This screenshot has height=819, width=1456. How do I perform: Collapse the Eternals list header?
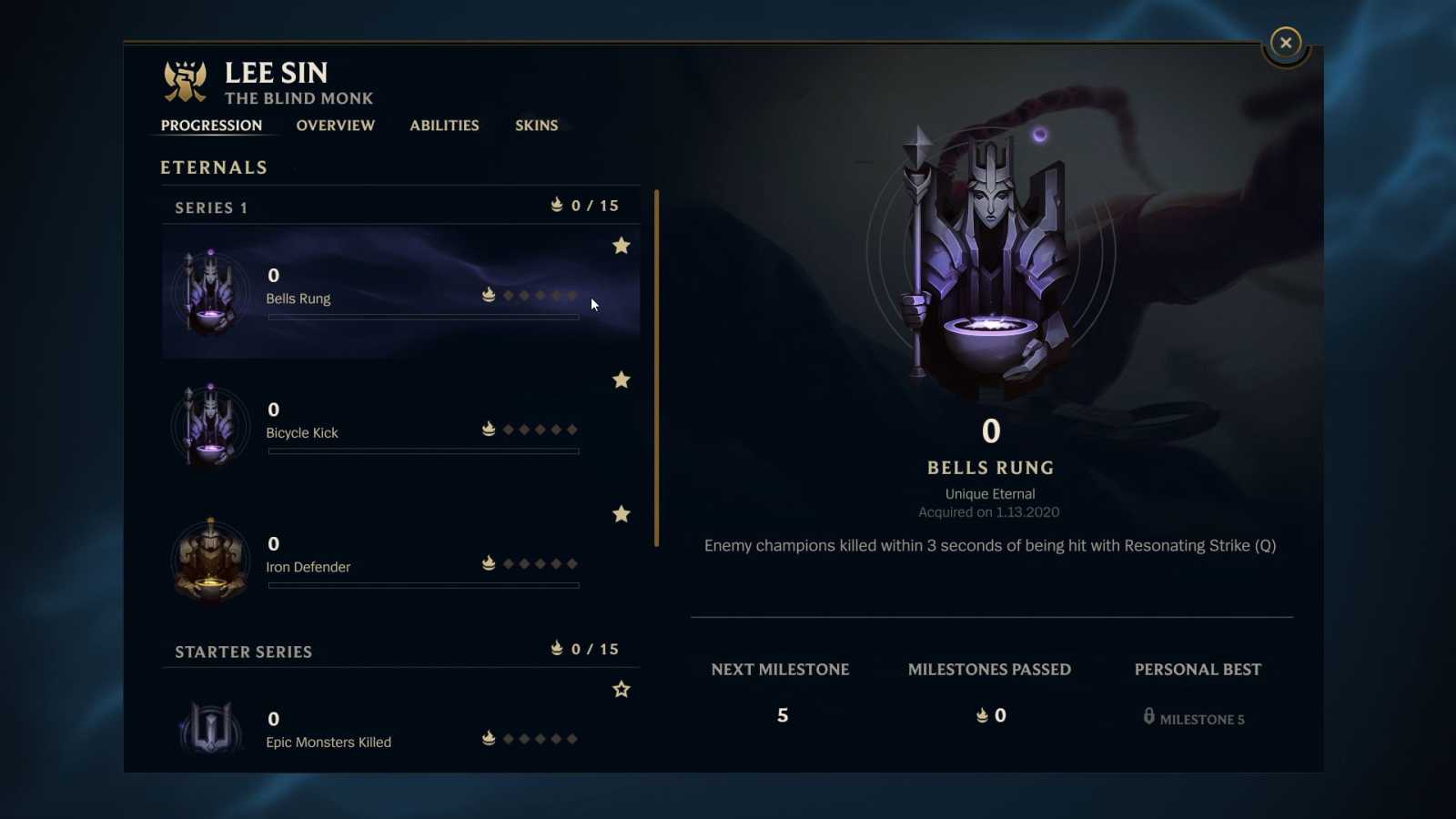[214, 167]
